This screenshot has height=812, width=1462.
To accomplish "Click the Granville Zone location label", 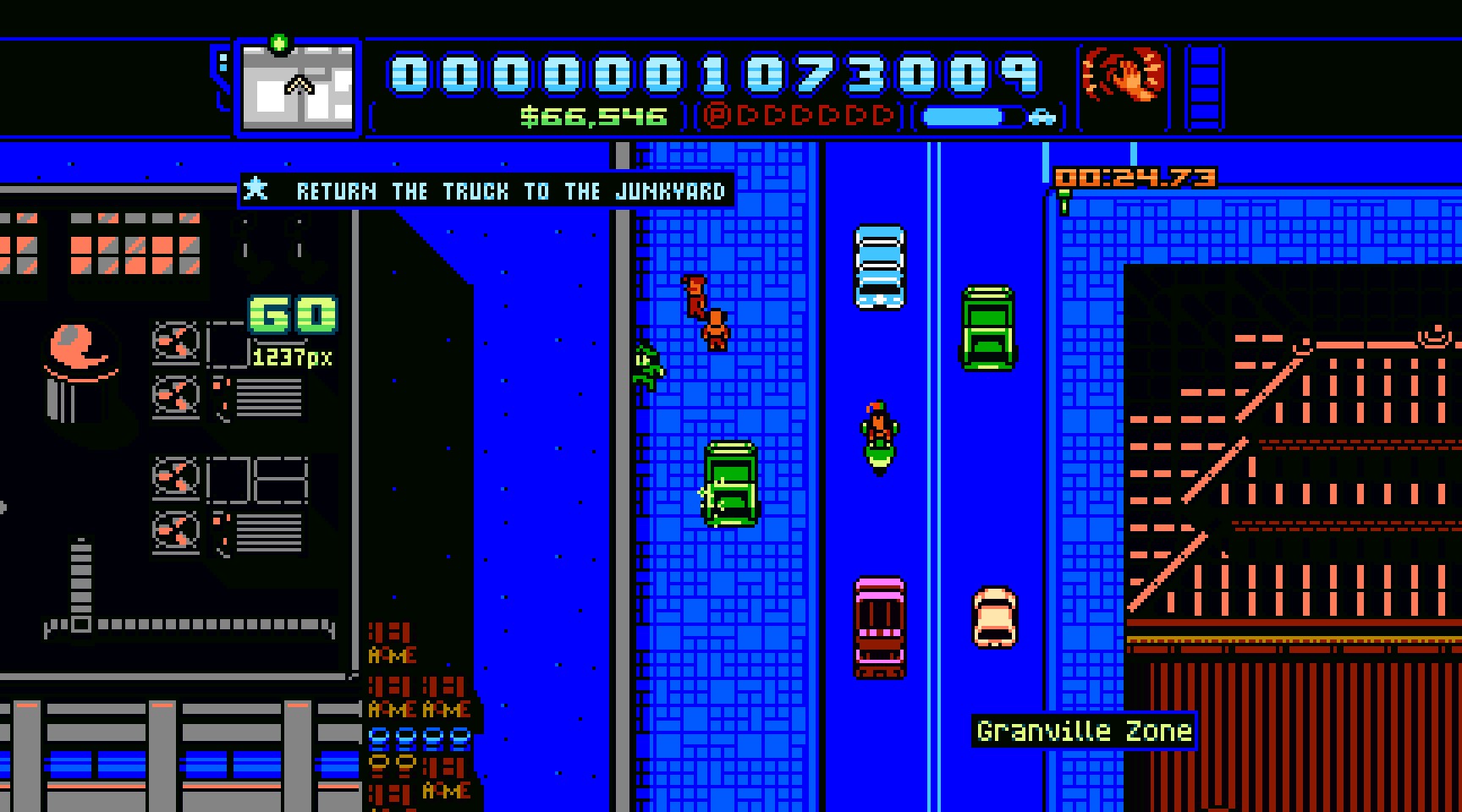I will 1084,731.
